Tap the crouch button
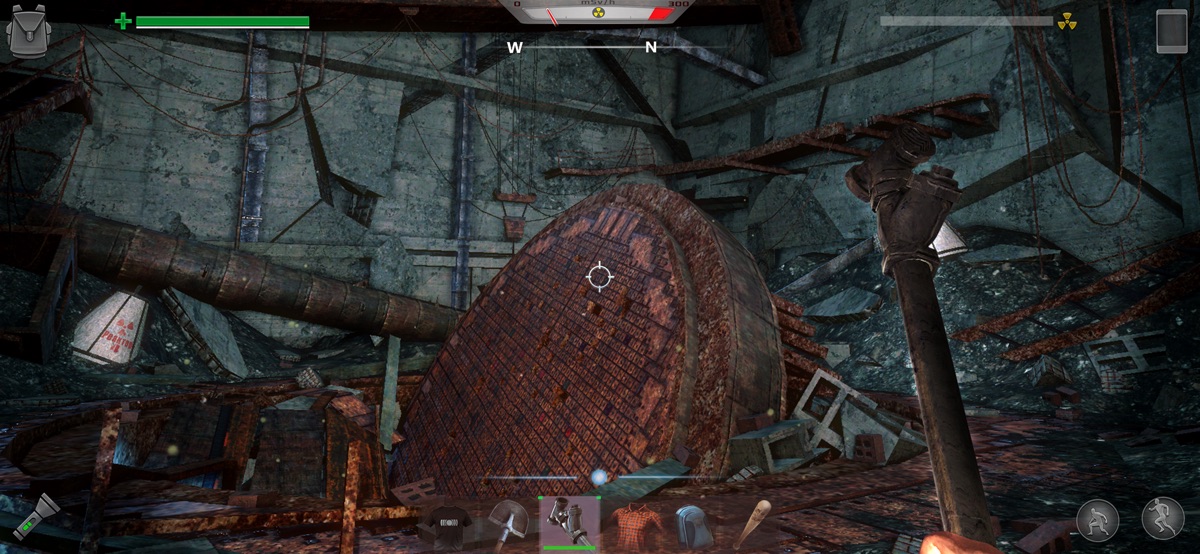The width and height of the screenshot is (1200, 554). tap(1098, 520)
